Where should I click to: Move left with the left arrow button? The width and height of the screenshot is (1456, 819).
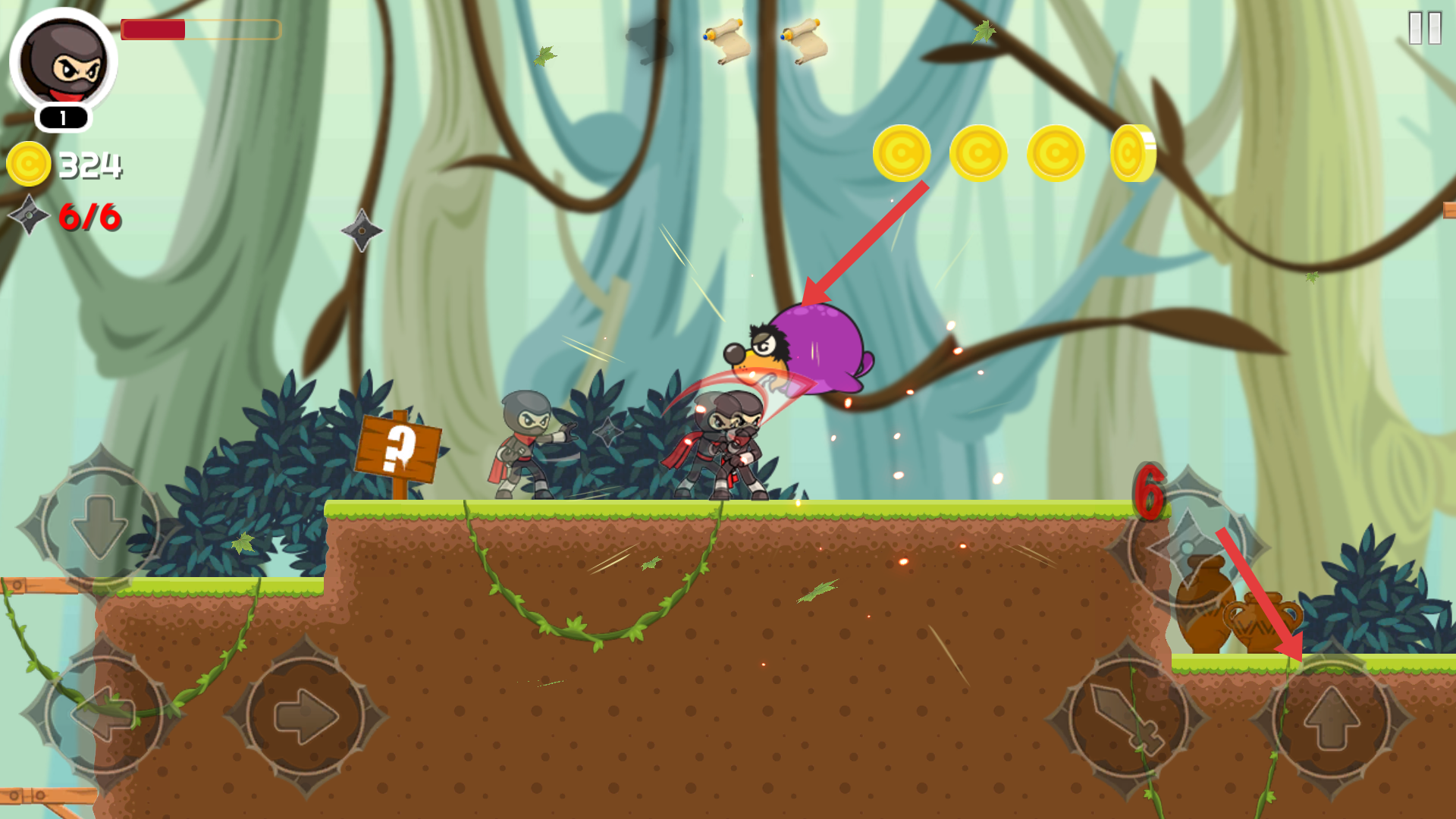click(x=104, y=714)
